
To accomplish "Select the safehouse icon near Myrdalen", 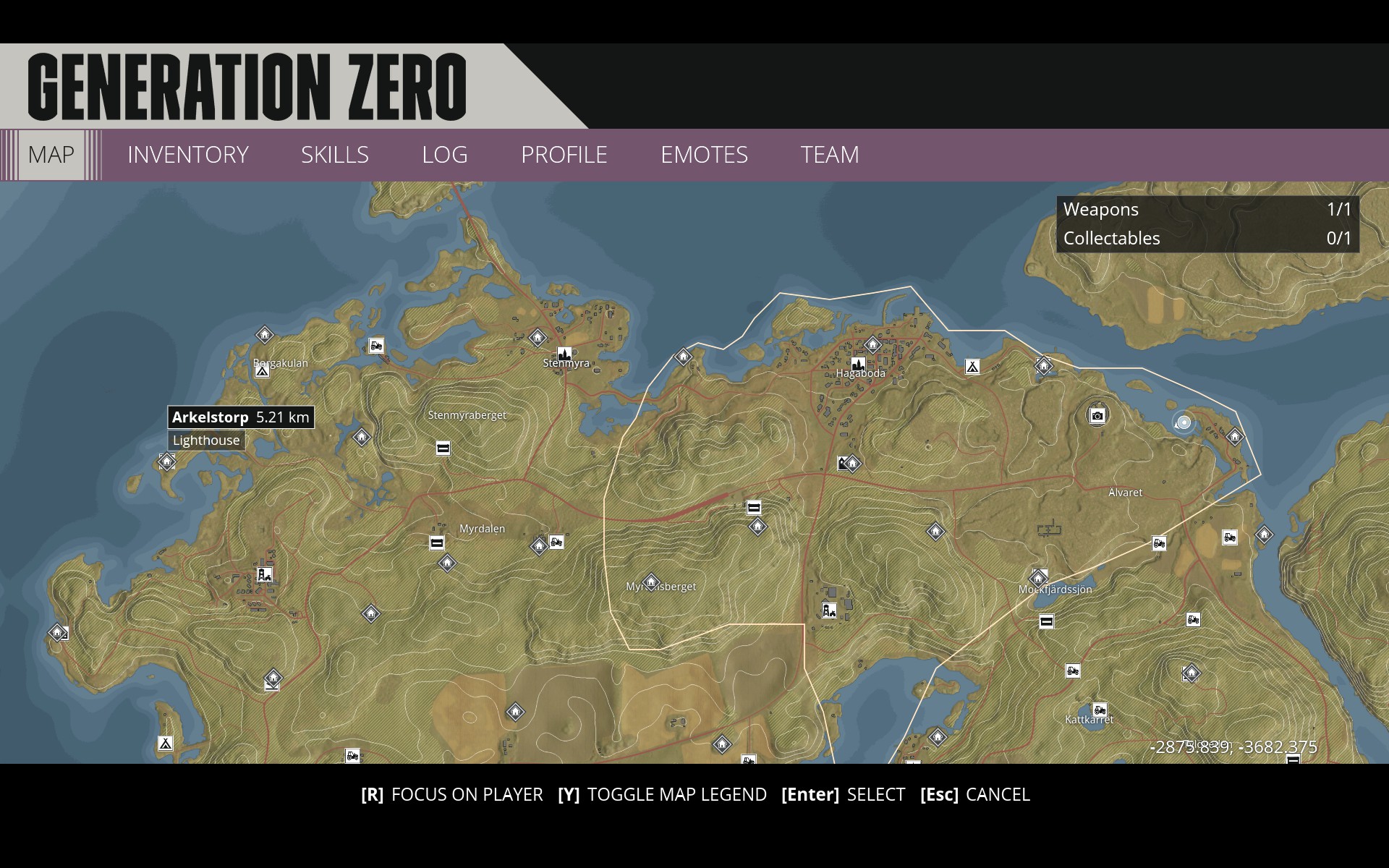I will click(447, 563).
